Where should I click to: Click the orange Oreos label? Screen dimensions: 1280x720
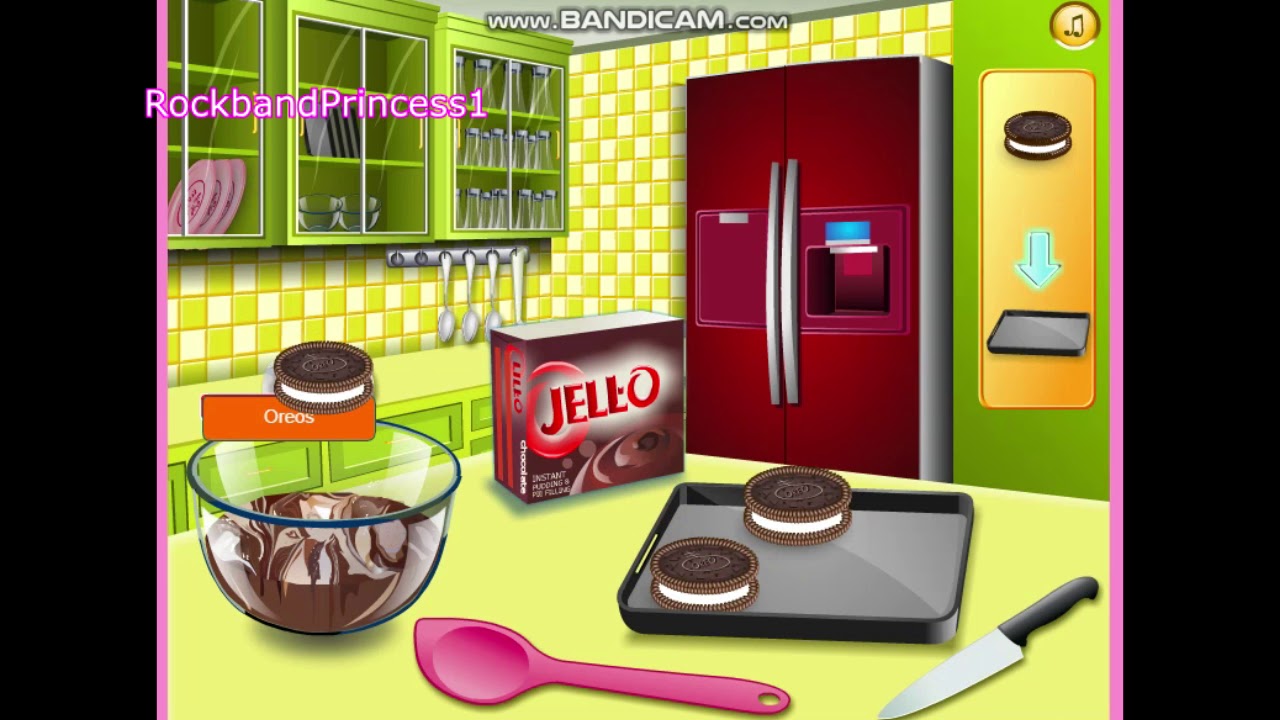(289, 417)
